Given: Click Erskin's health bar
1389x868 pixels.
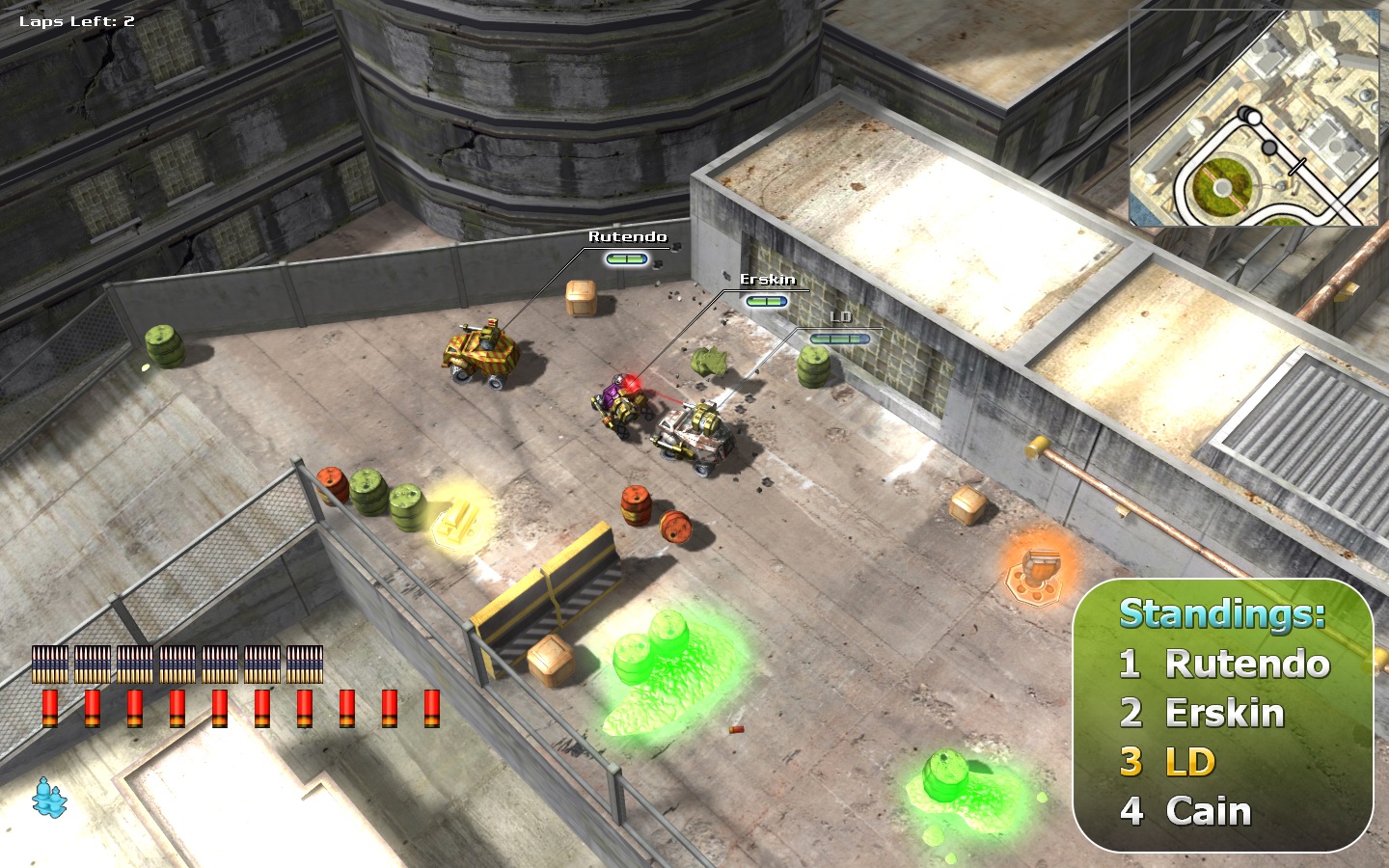Looking at the screenshot, I should [767, 301].
